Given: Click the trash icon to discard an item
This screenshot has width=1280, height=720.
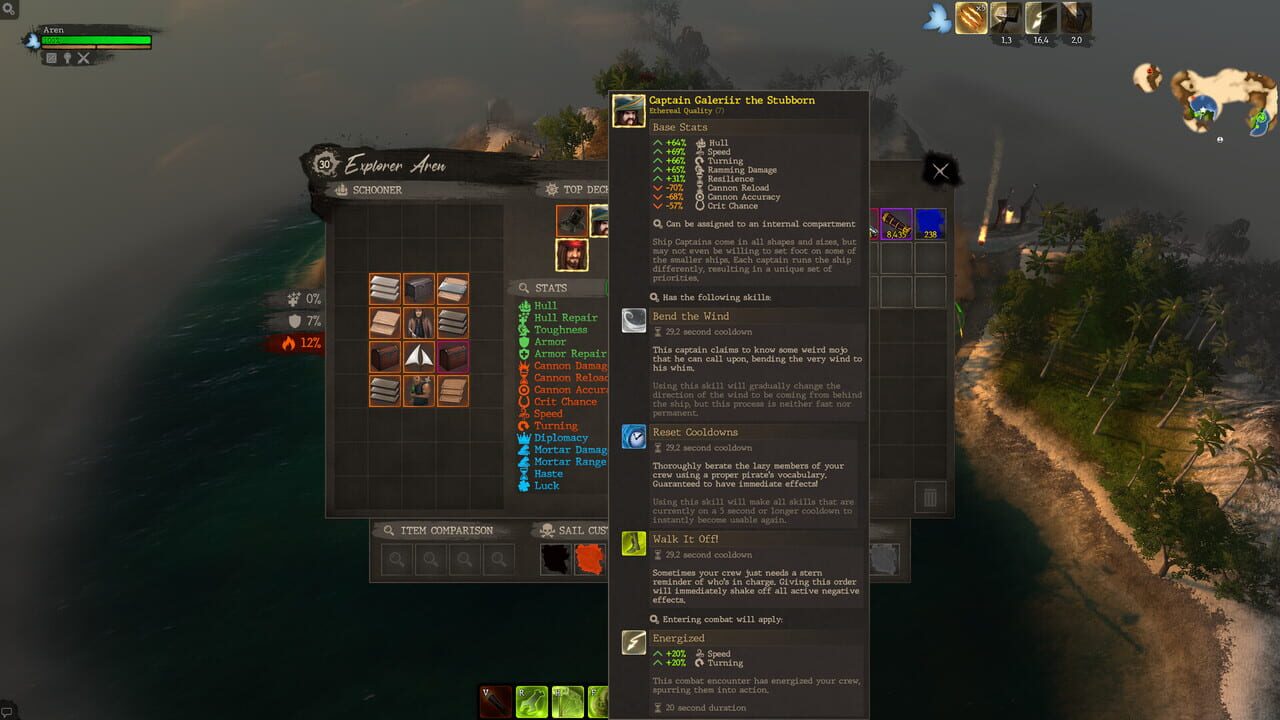Looking at the screenshot, I should click(932, 497).
